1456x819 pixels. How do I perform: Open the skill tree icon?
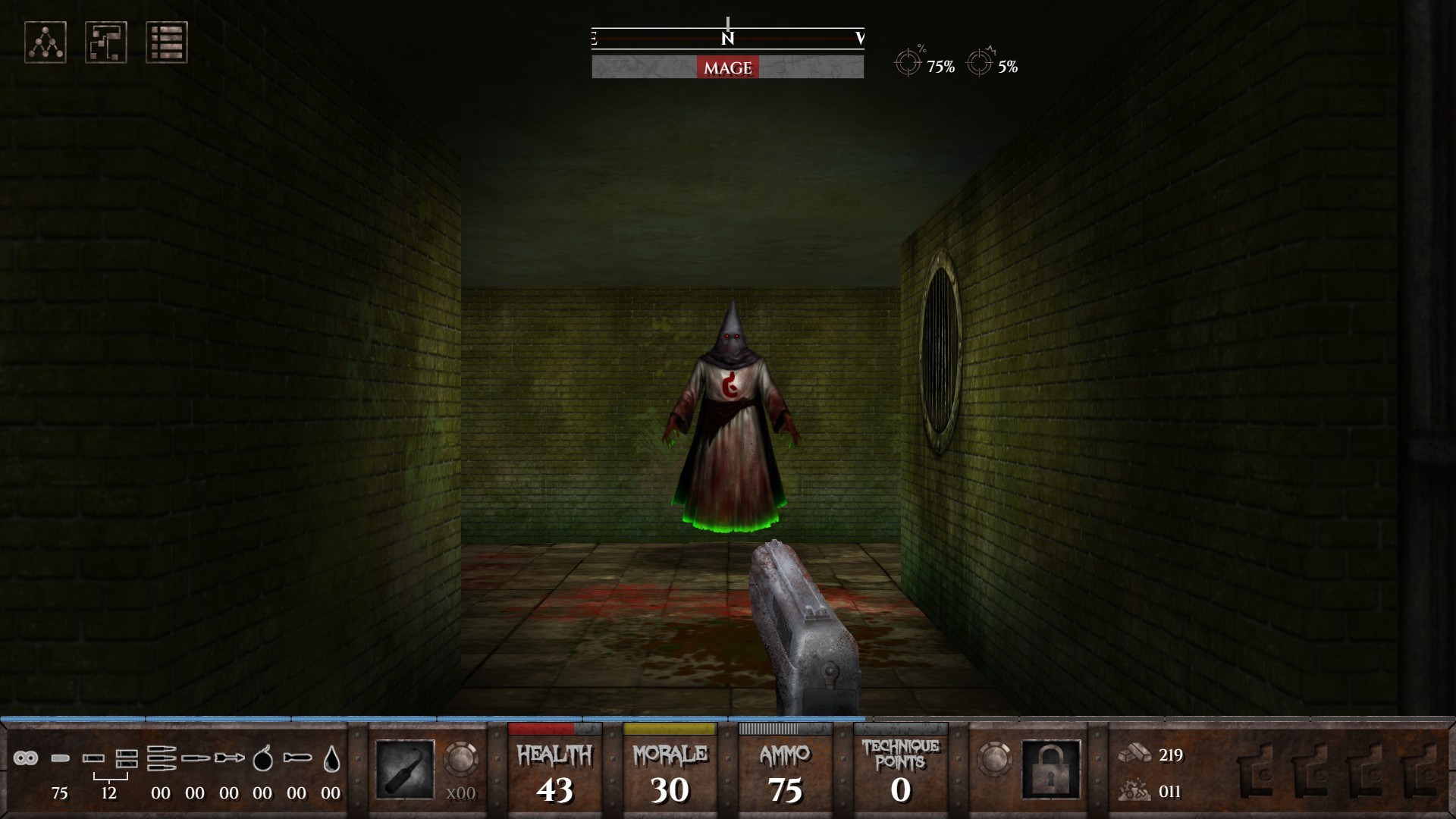point(45,42)
